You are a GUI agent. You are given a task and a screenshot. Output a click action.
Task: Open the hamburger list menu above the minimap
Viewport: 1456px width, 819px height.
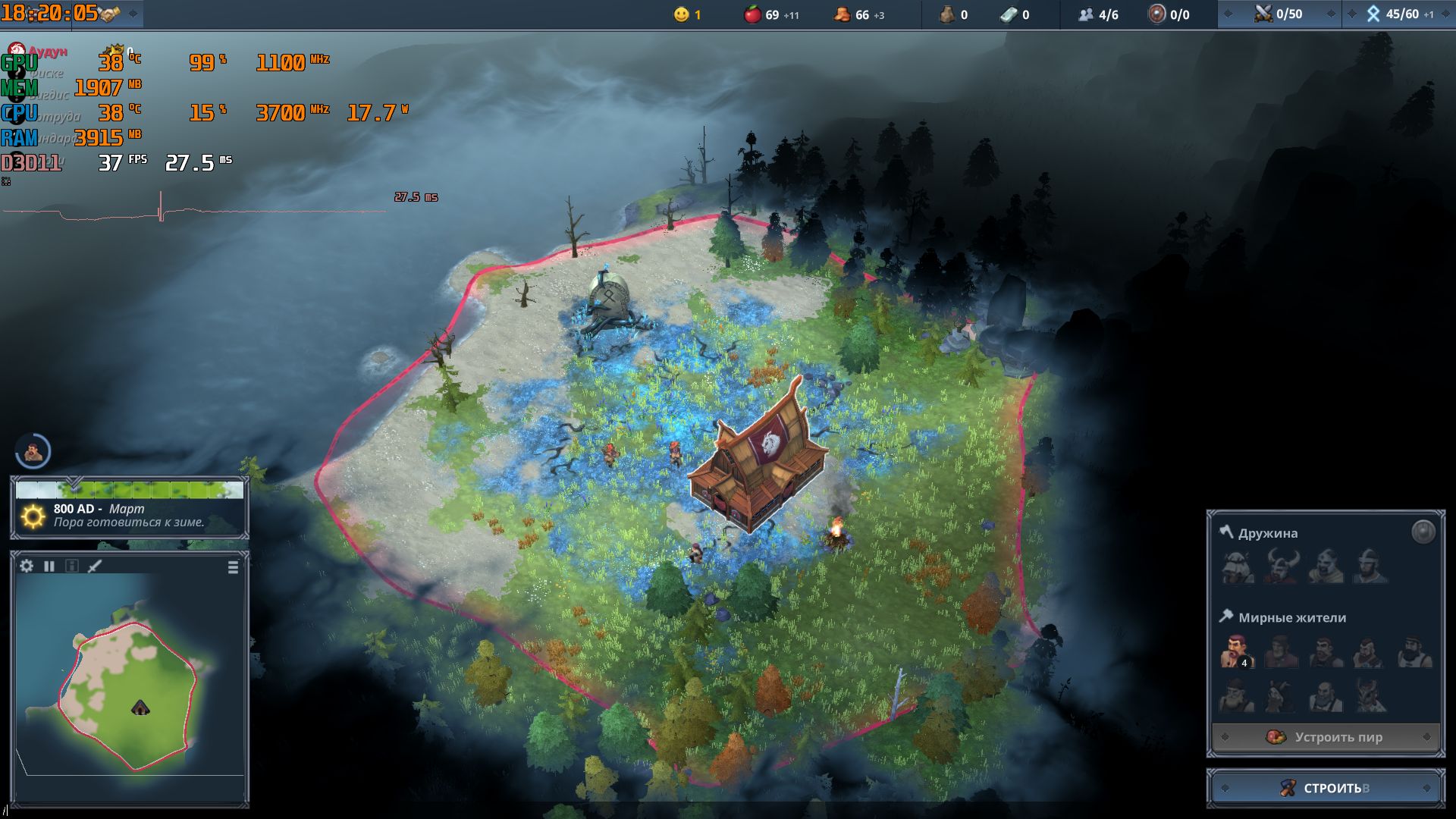pyautogui.click(x=233, y=567)
